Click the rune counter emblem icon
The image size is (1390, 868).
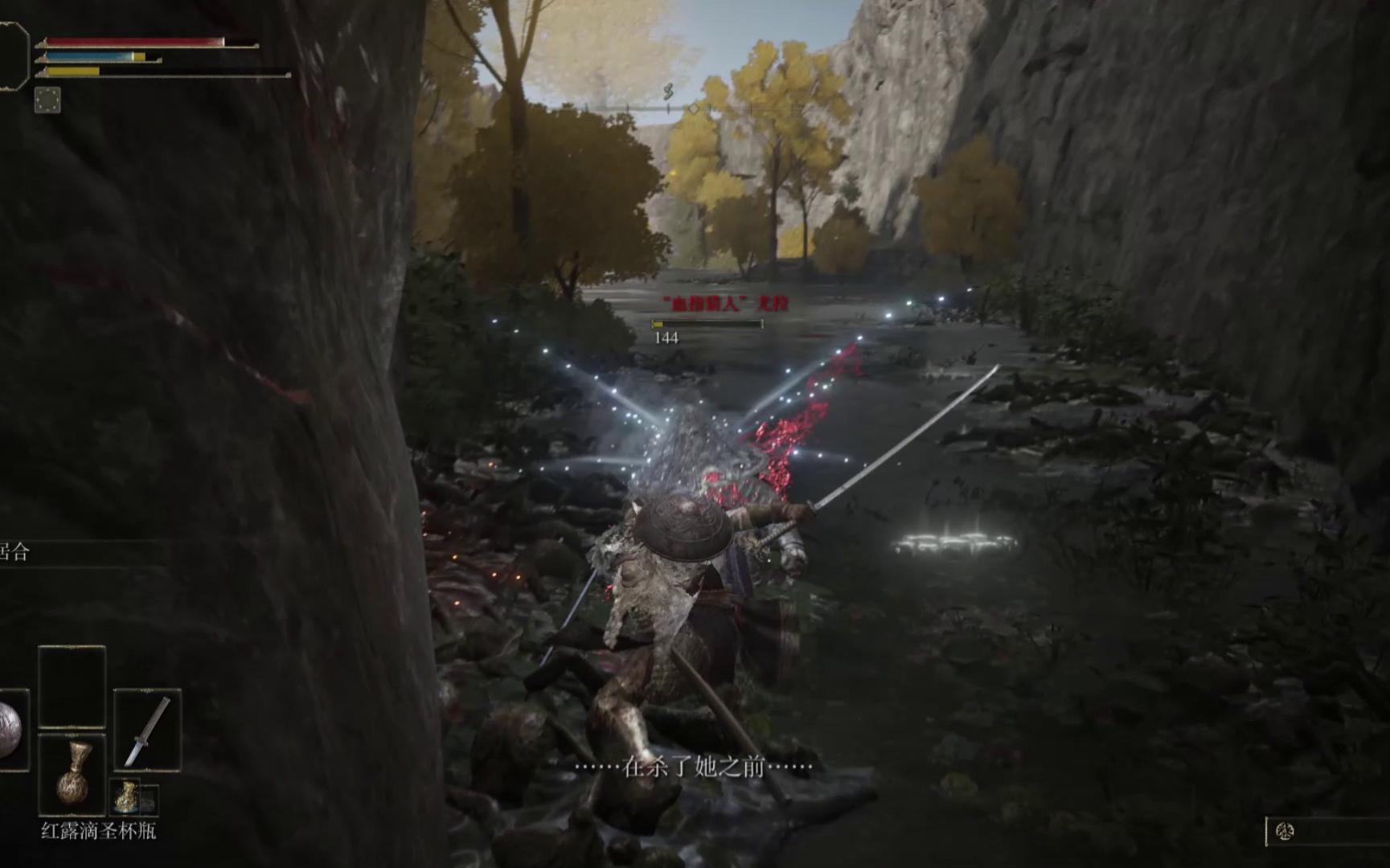[x=1285, y=832]
